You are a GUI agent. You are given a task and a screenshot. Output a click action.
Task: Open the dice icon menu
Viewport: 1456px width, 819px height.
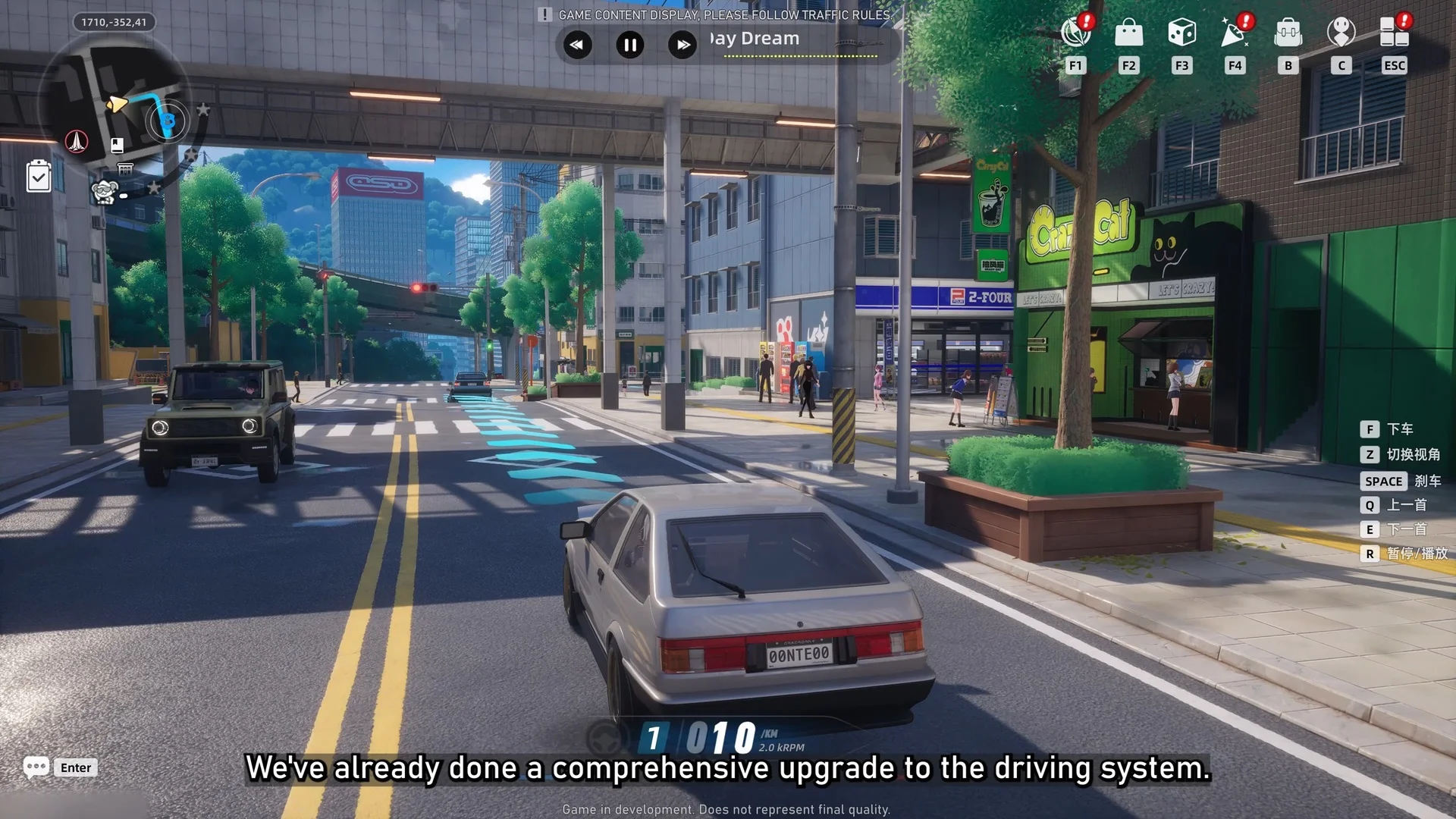coord(1181,33)
